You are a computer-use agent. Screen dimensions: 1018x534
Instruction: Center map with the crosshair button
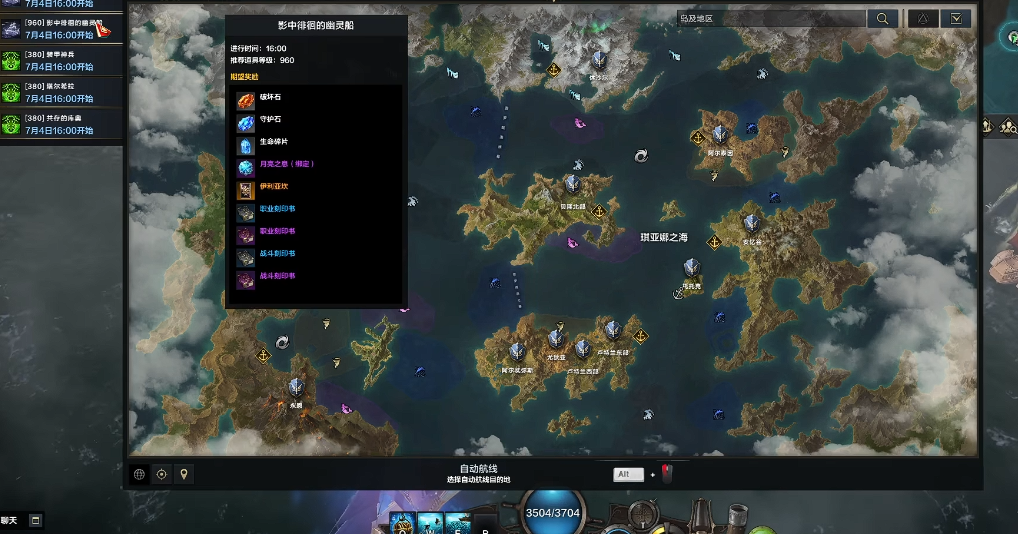tap(162, 474)
